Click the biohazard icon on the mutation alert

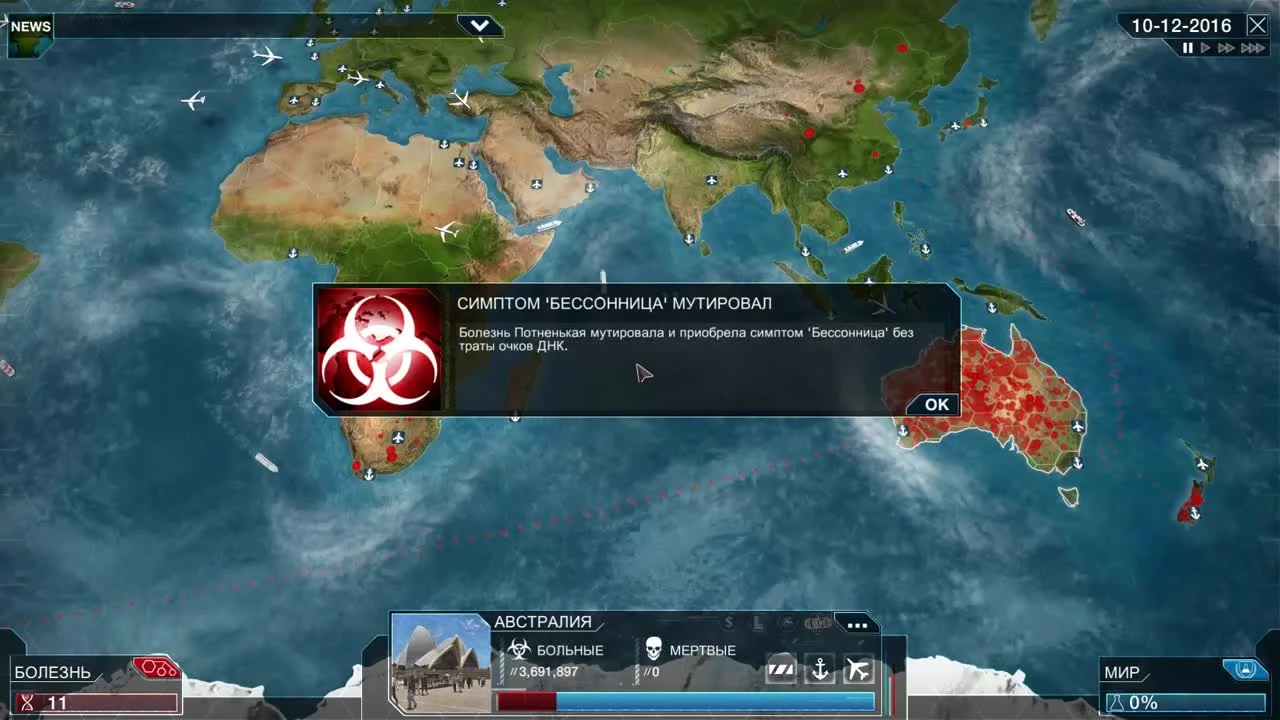tap(378, 348)
